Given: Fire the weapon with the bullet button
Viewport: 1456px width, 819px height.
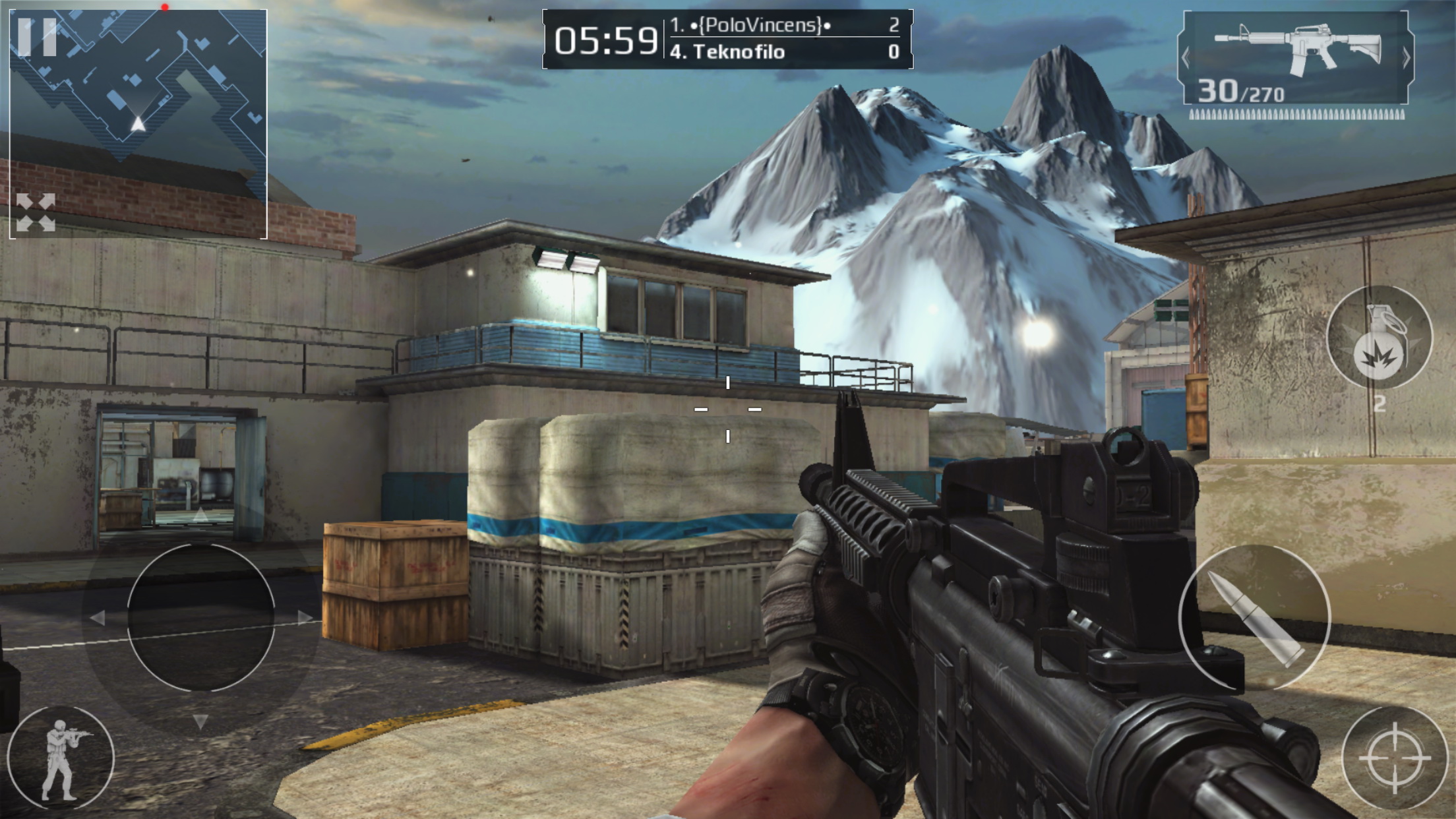Looking at the screenshot, I should click(1254, 617).
